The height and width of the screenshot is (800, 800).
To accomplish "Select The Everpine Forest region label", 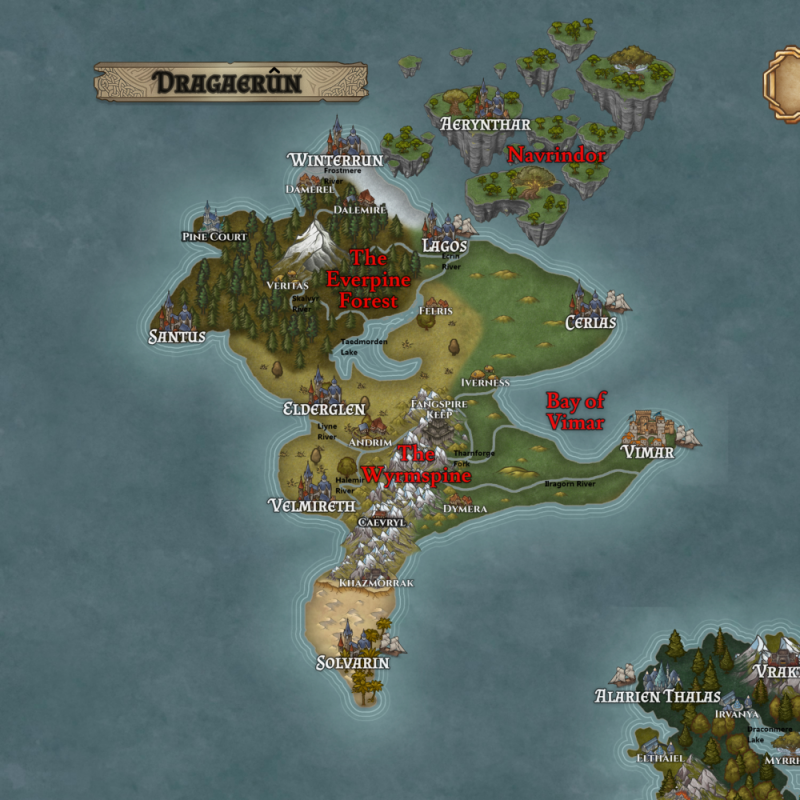I will (x=362, y=279).
